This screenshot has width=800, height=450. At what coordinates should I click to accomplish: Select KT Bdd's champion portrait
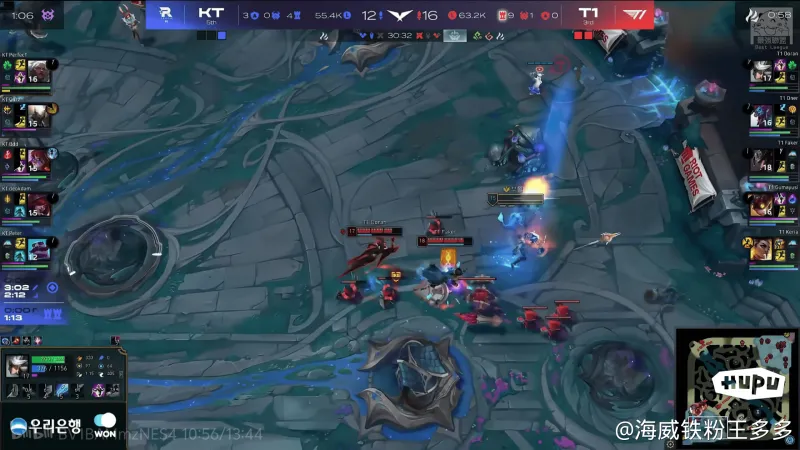[x=35, y=162]
